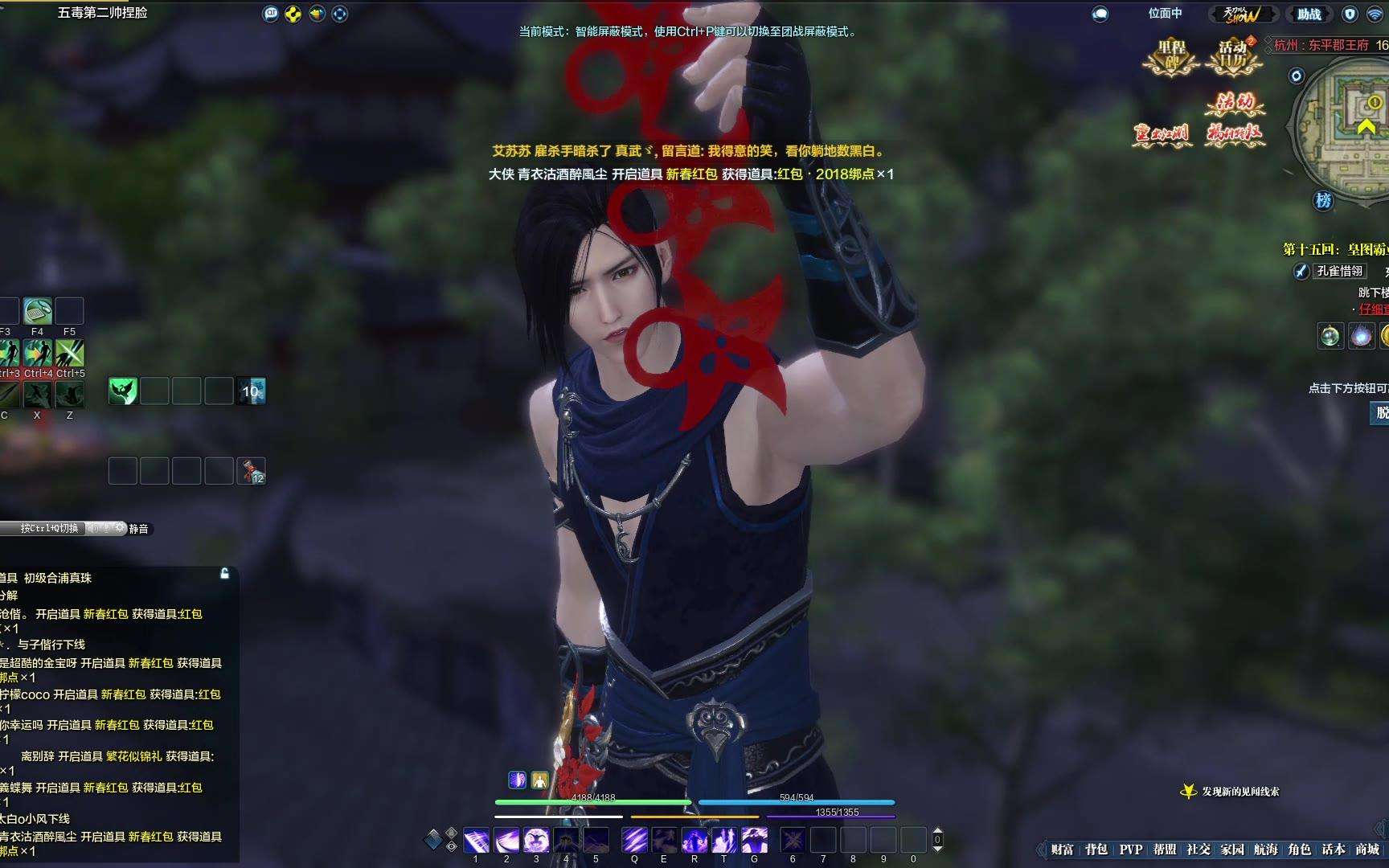Open the 背包 backpack menu

1096,850
